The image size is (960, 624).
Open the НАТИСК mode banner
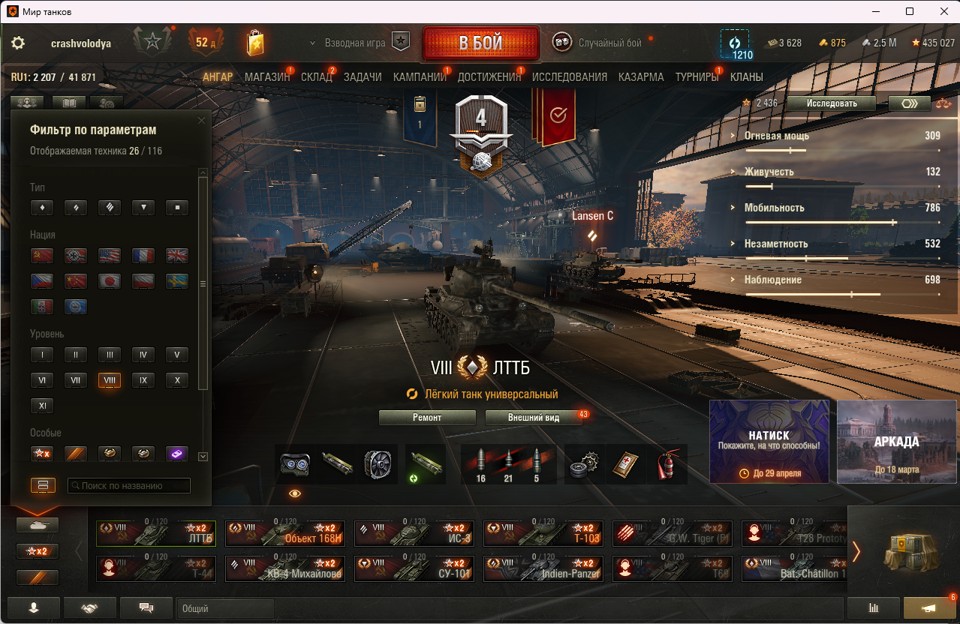pos(769,441)
